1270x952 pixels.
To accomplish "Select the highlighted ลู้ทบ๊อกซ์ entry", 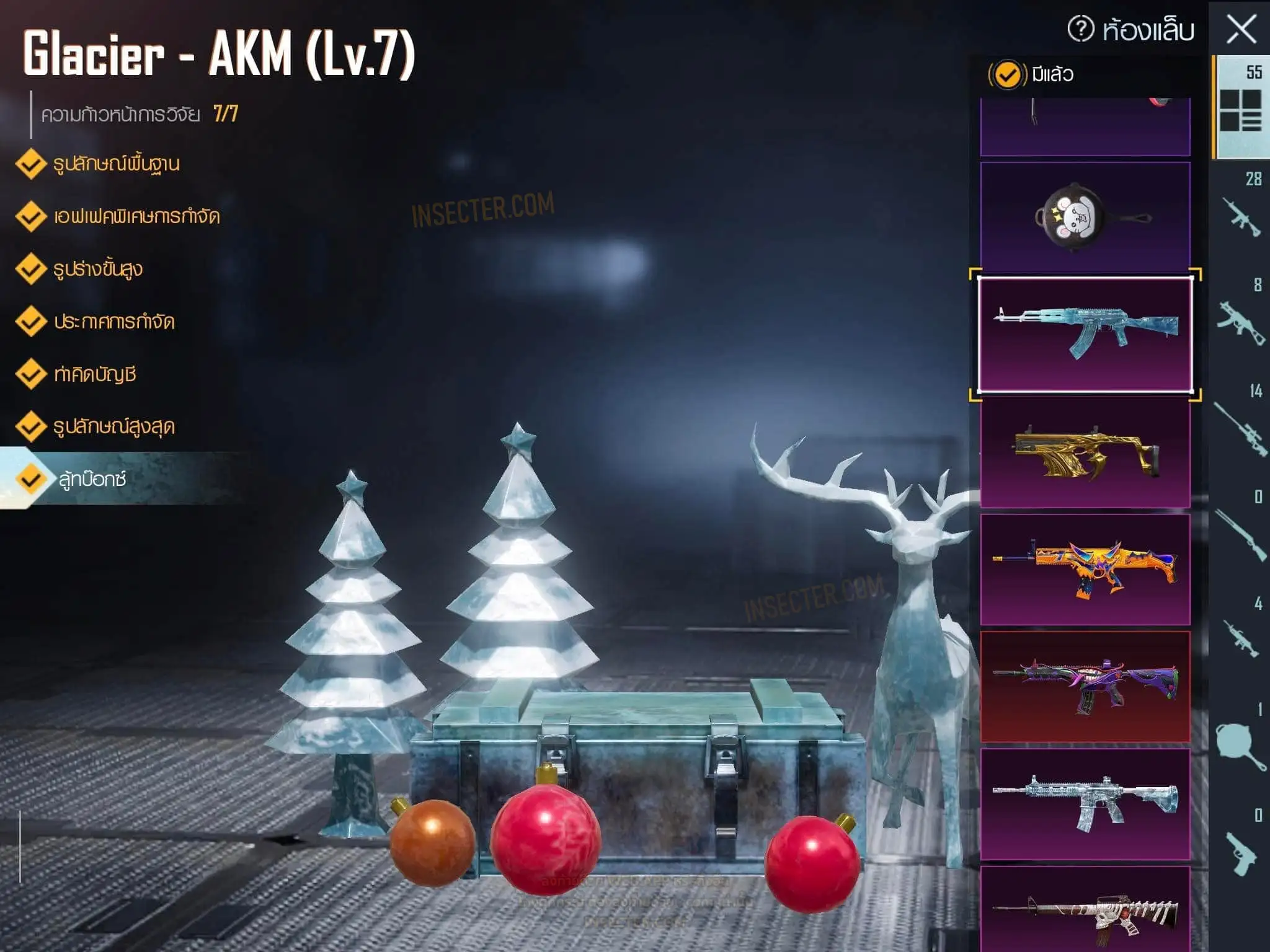I will [93, 479].
